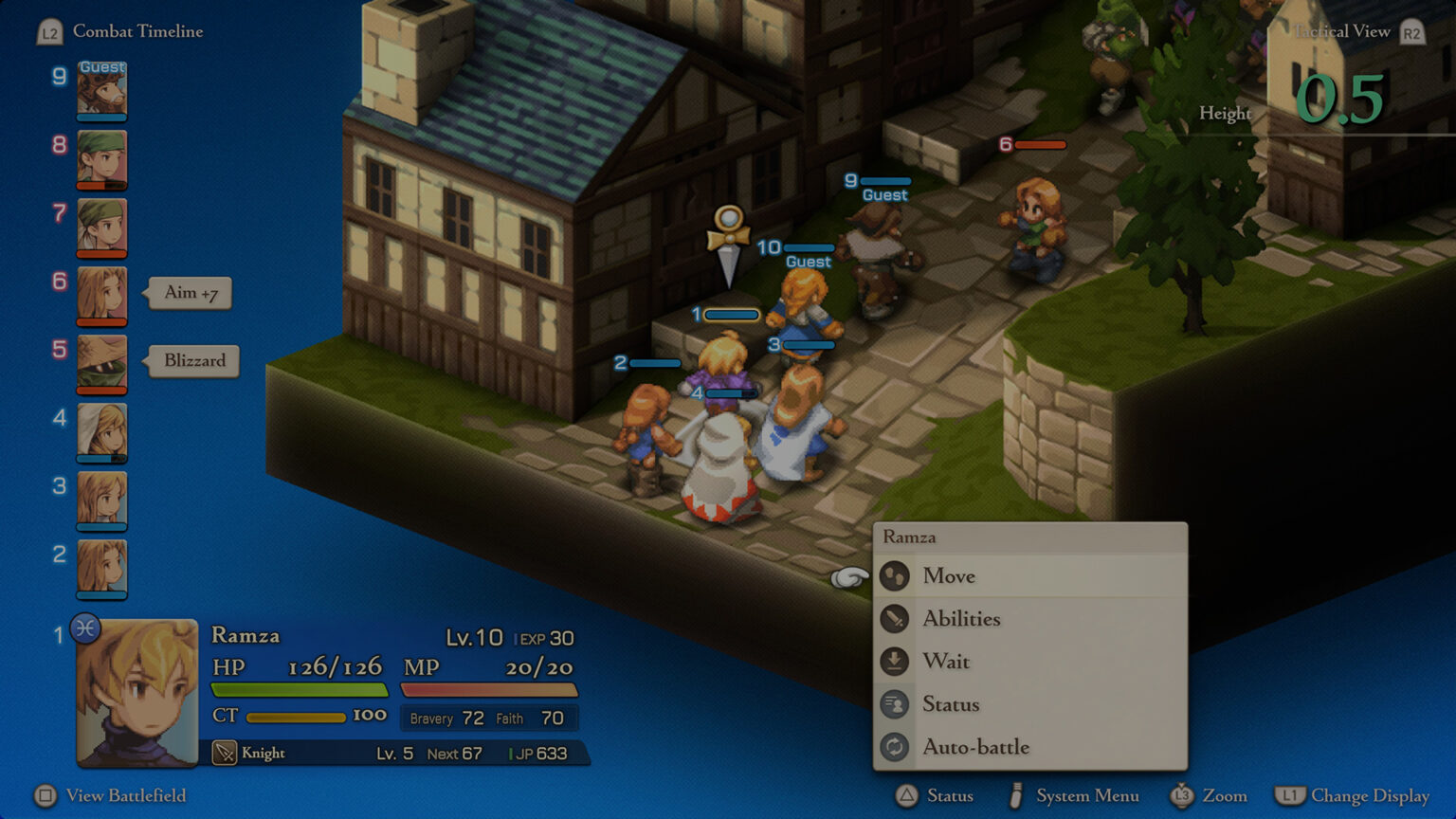Choose the turn 4 white-hooded unit portrait
Screen dimensions: 1456x819
[x=101, y=431]
